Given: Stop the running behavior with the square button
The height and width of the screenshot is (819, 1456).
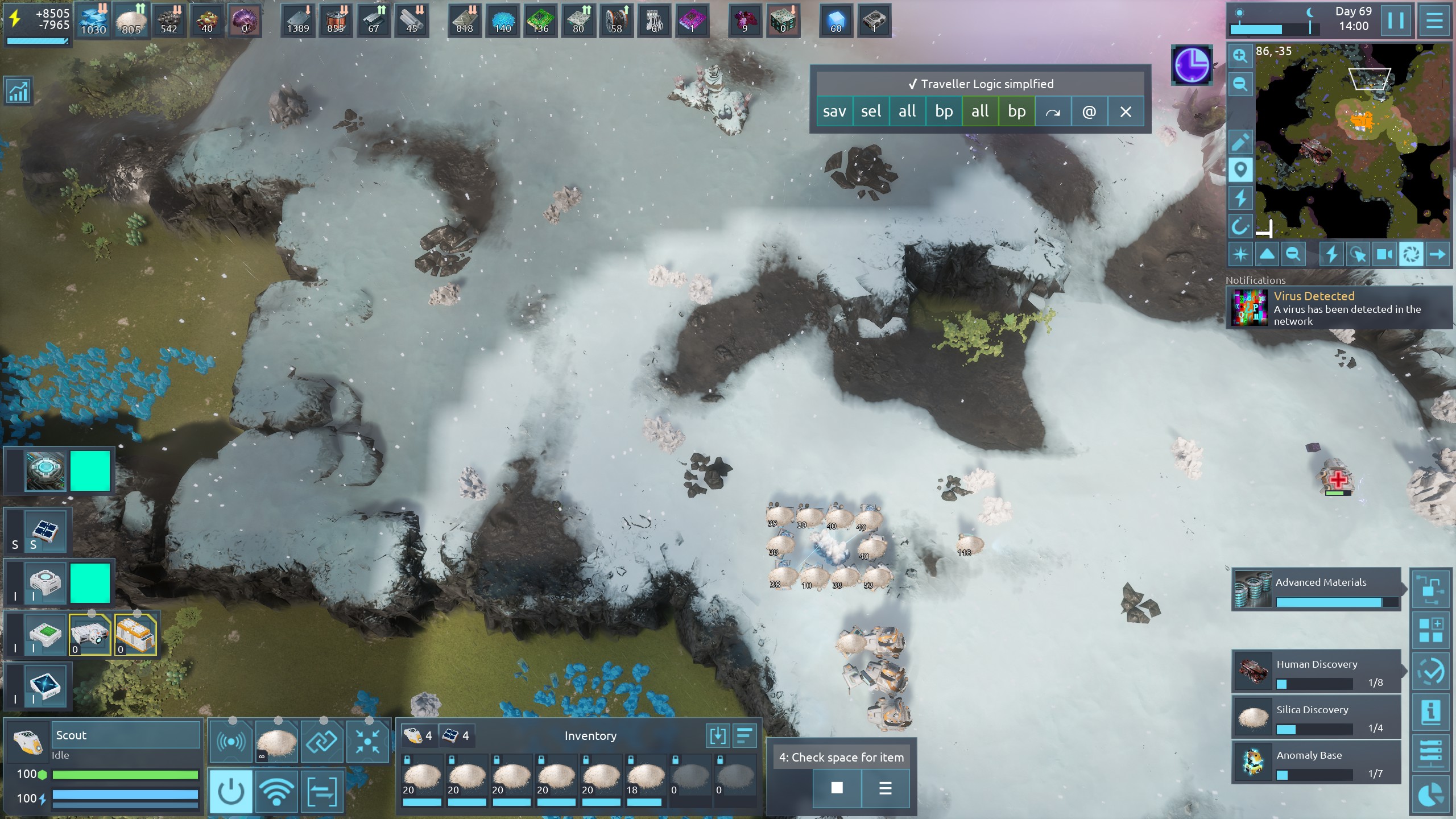Looking at the screenshot, I should click(837, 788).
